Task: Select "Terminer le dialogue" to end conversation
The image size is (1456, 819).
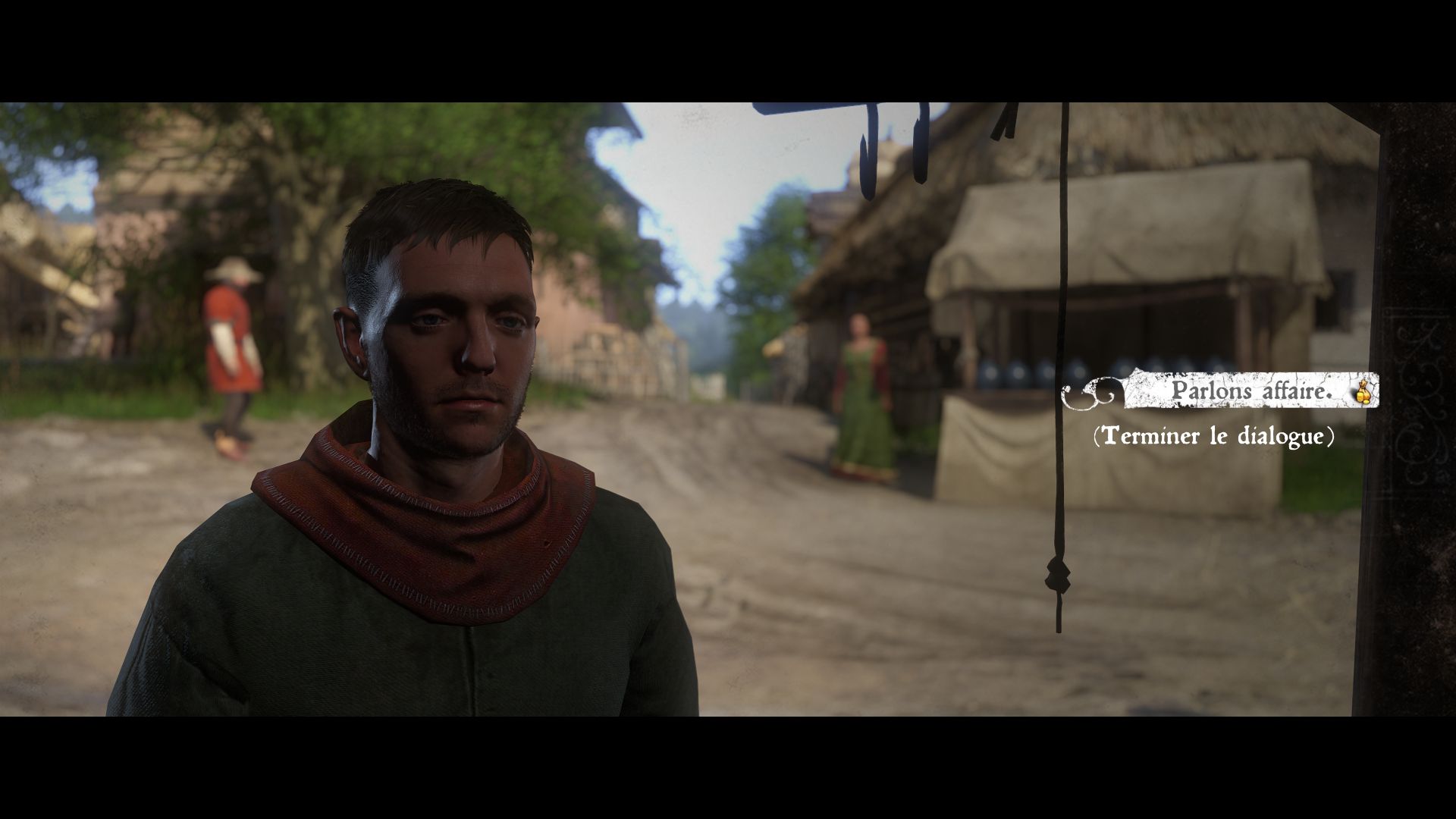Action: coord(1213,437)
